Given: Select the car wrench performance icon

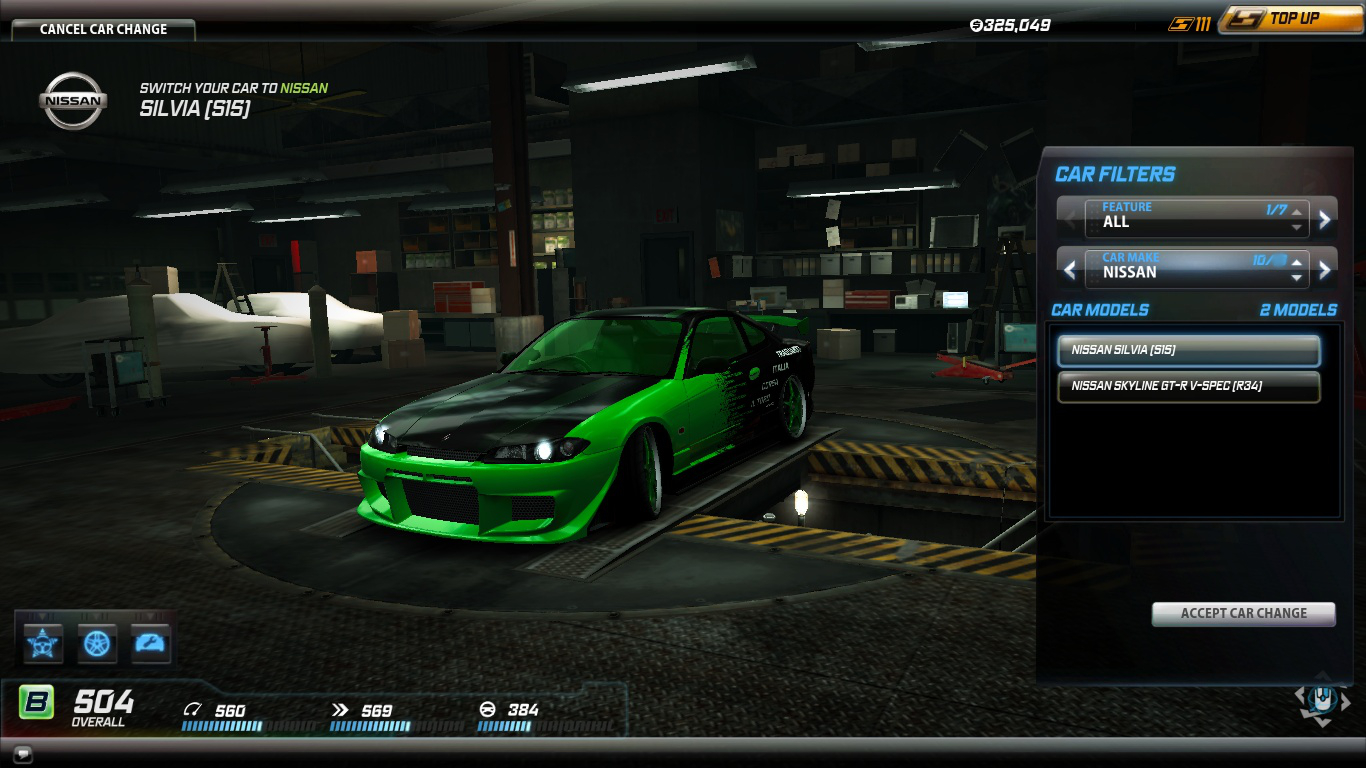Looking at the screenshot, I should point(151,643).
